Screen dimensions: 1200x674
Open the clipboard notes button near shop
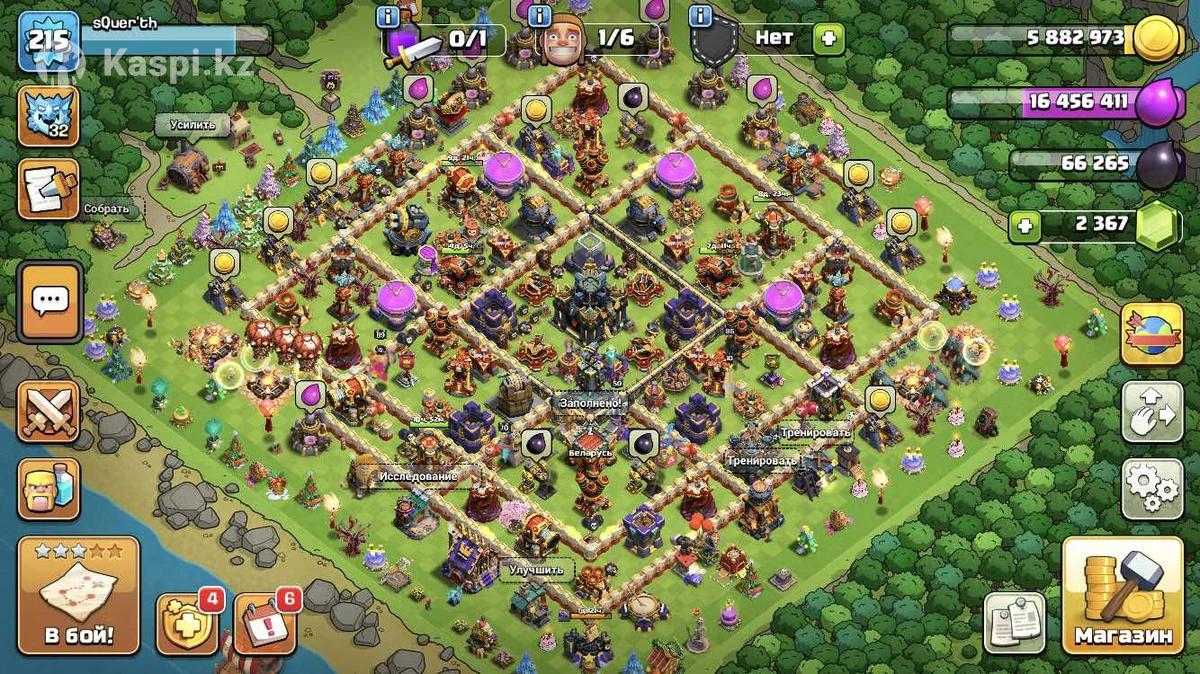tap(1015, 622)
